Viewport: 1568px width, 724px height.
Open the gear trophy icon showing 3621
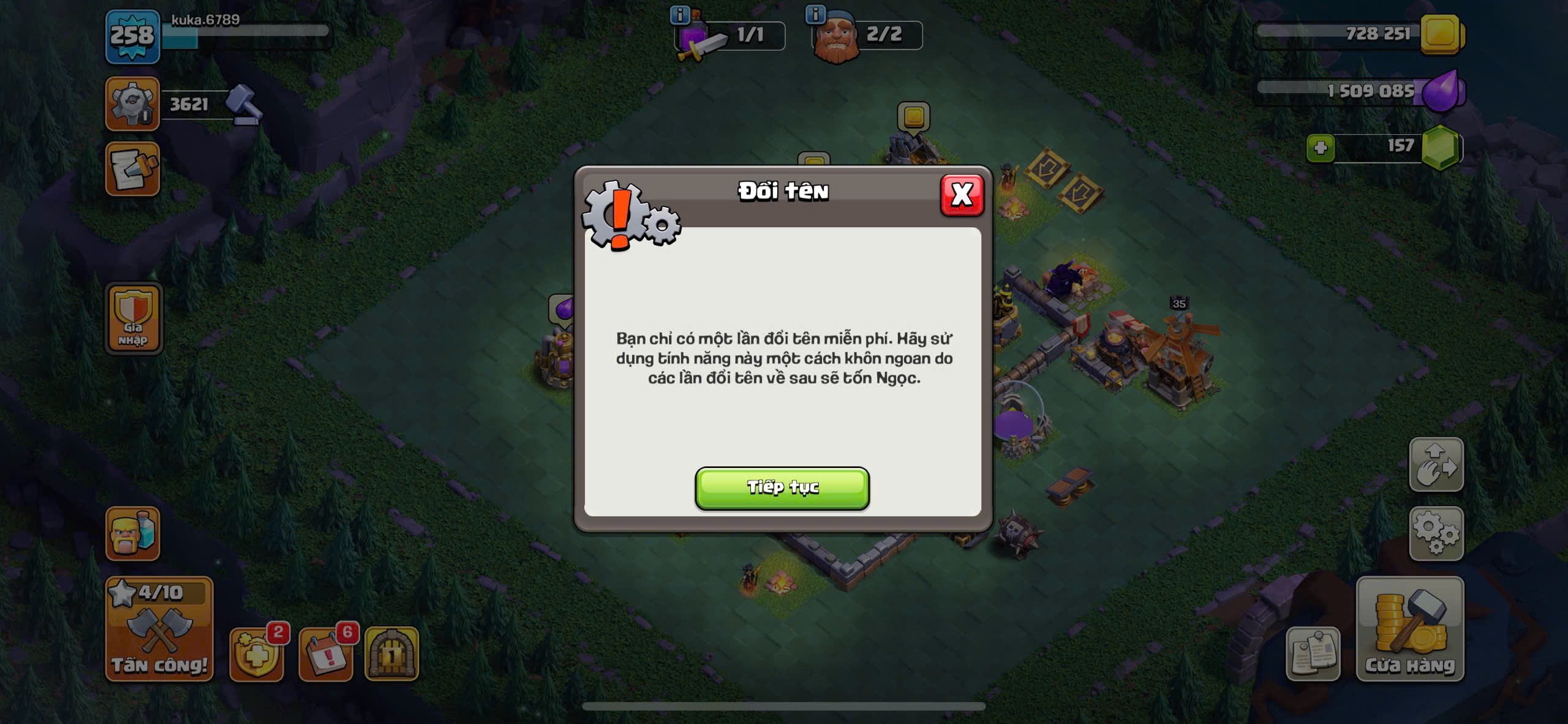pos(132,104)
